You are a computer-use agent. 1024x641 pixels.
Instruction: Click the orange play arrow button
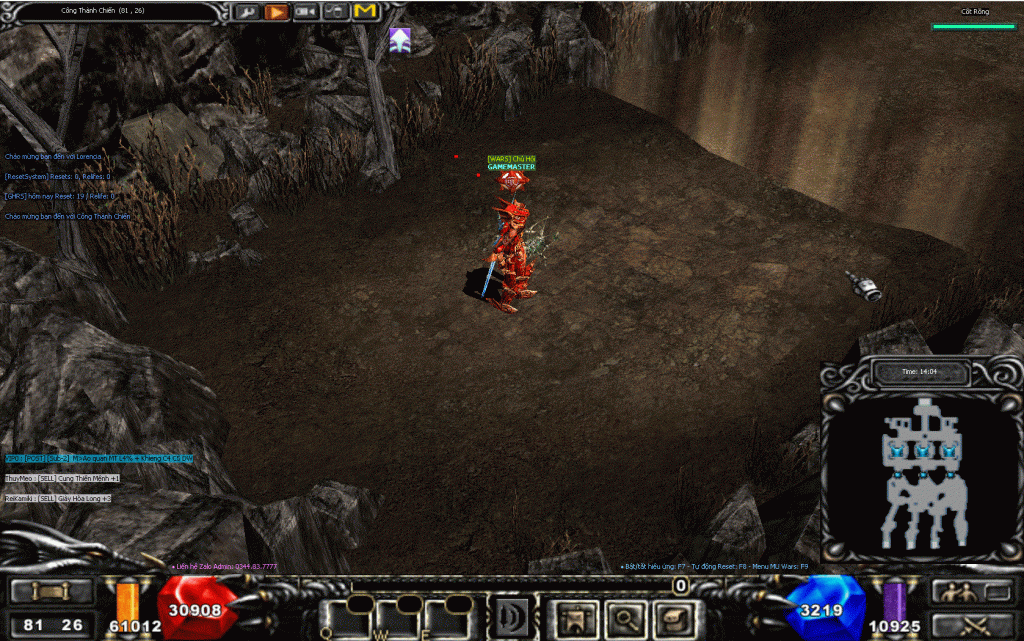277,12
